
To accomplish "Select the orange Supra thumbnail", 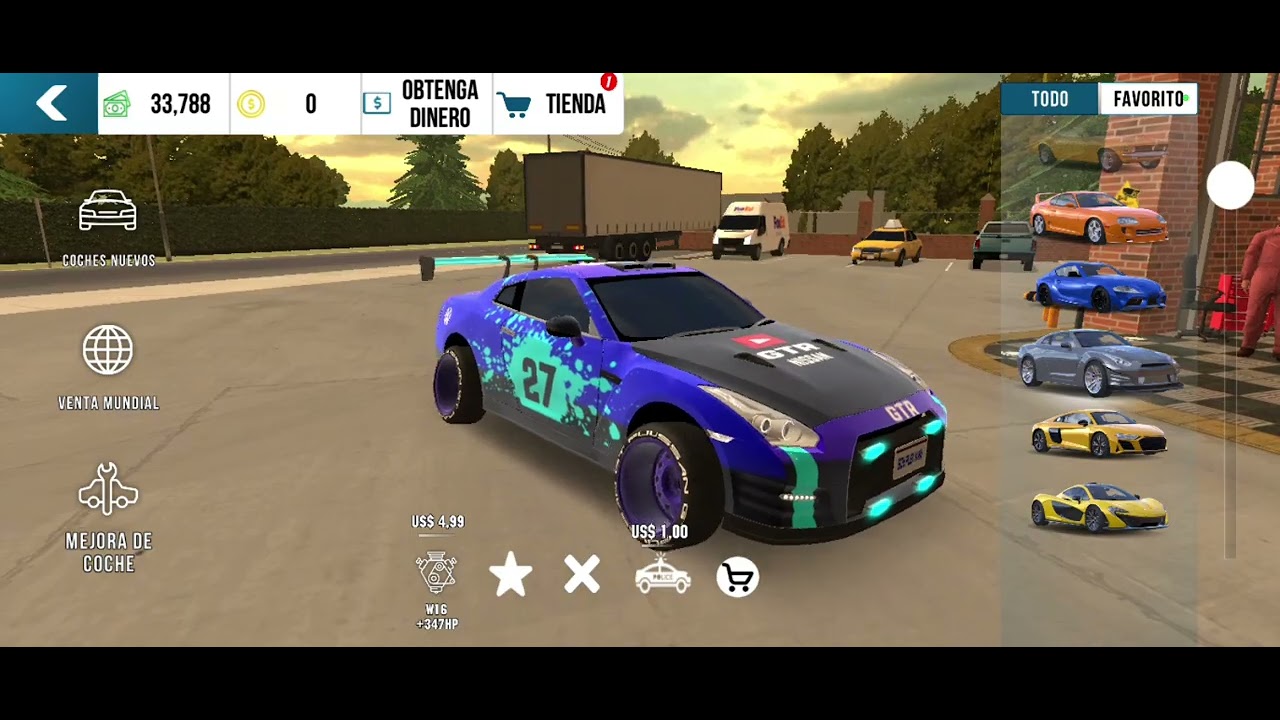I will click(x=1098, y=216).
